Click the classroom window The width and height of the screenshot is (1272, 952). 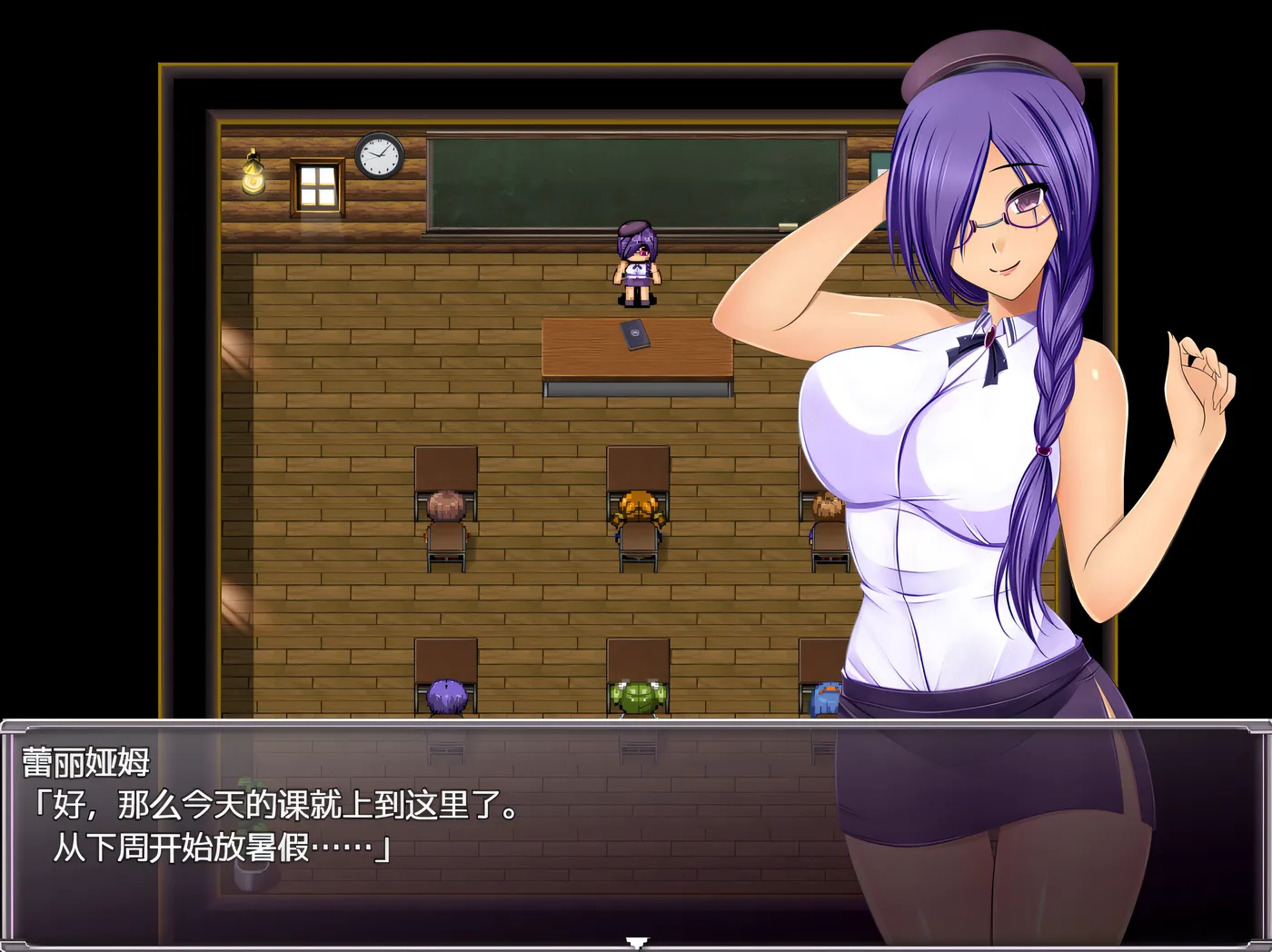318,184
